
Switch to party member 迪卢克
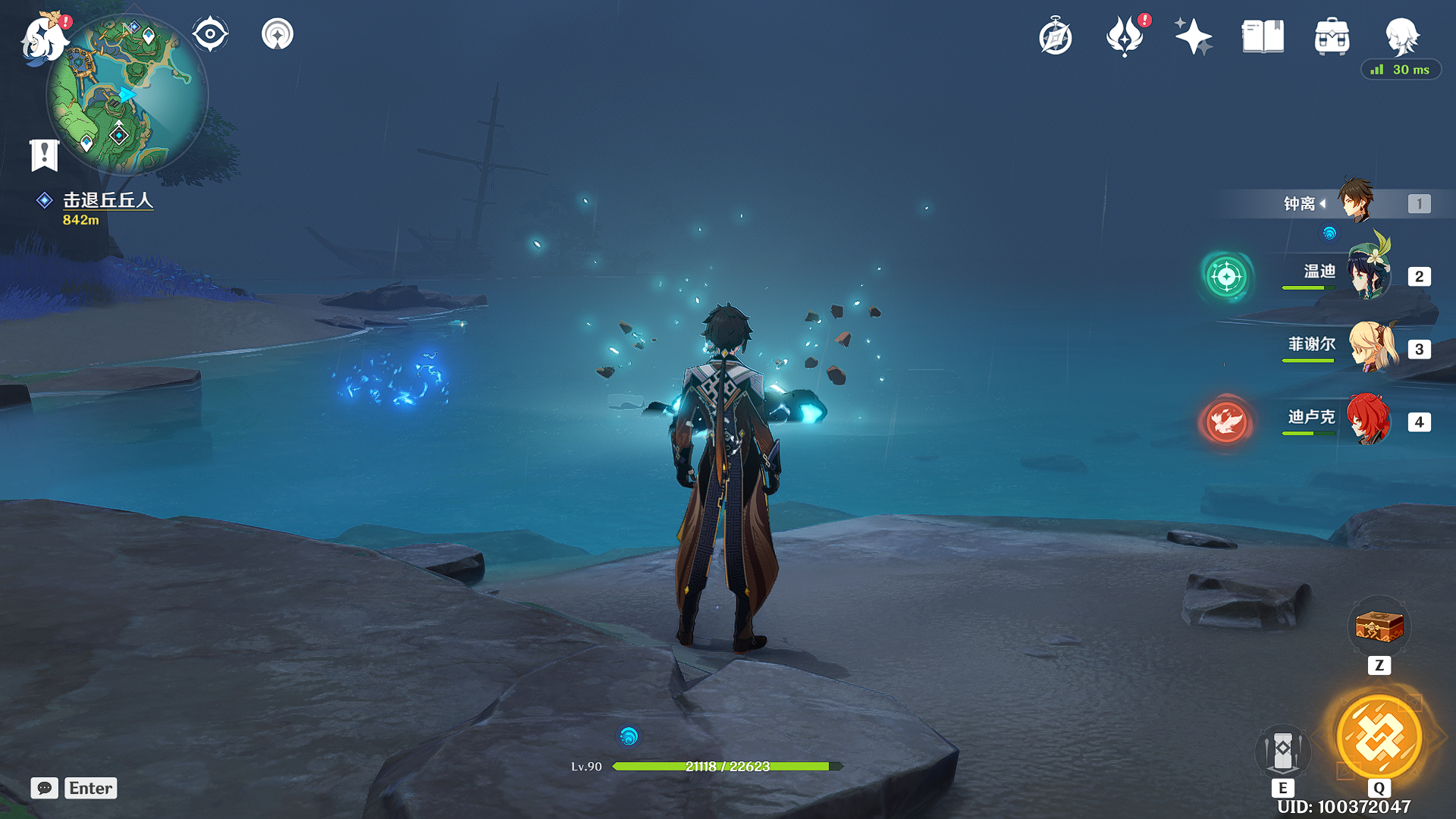click(1368, 419)
